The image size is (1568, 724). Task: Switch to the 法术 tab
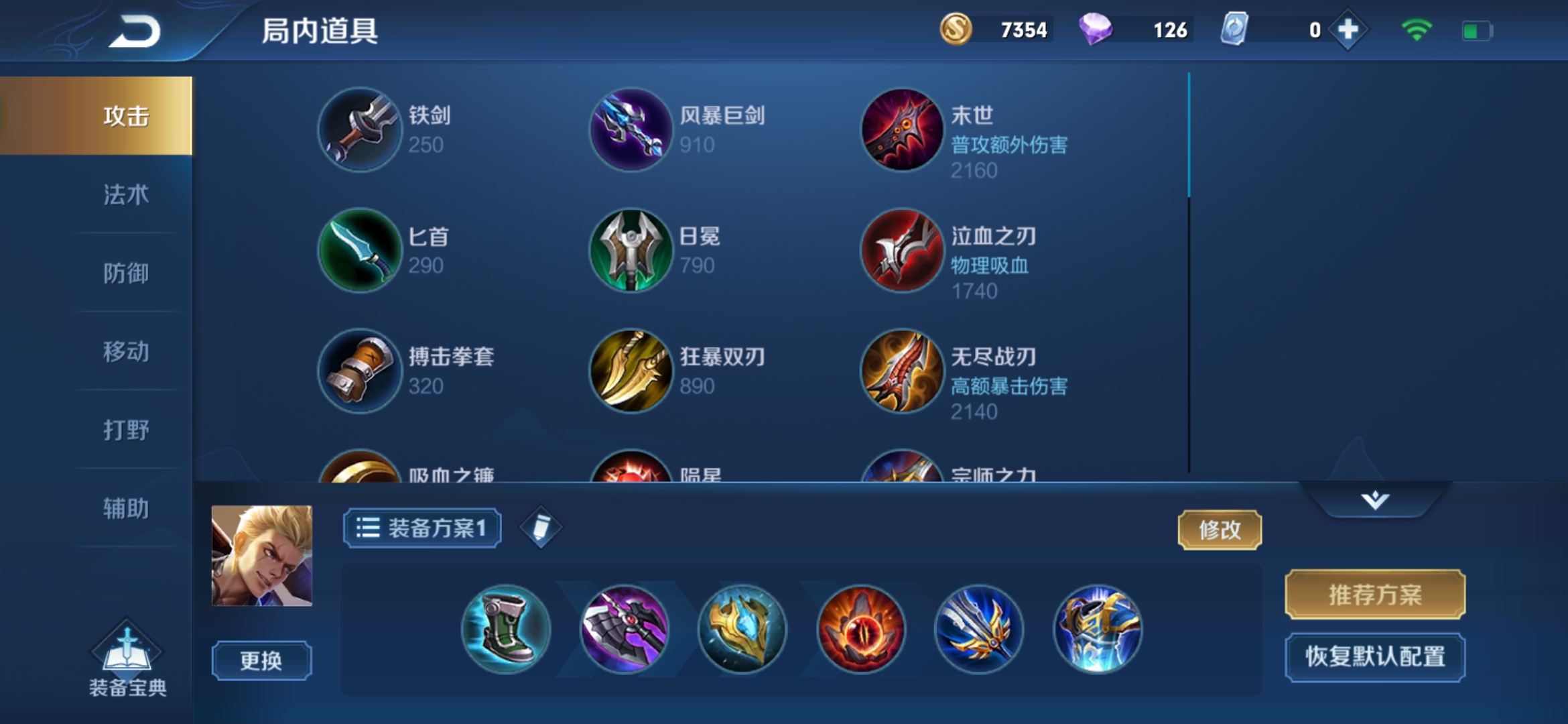pos(127,196)
